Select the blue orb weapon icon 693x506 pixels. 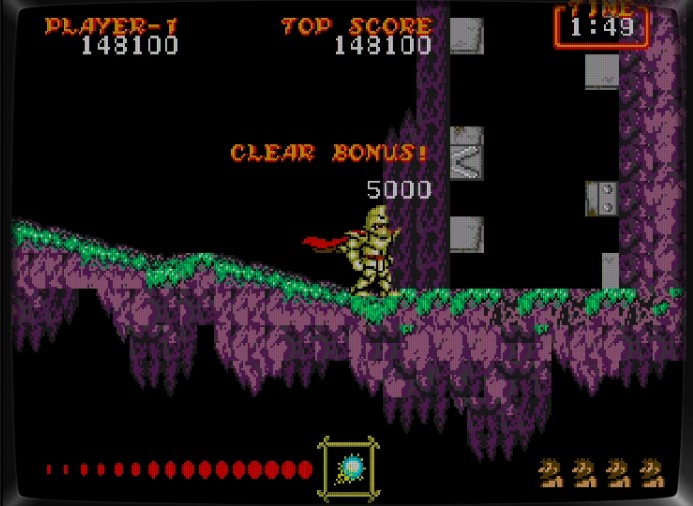point(350,467)
